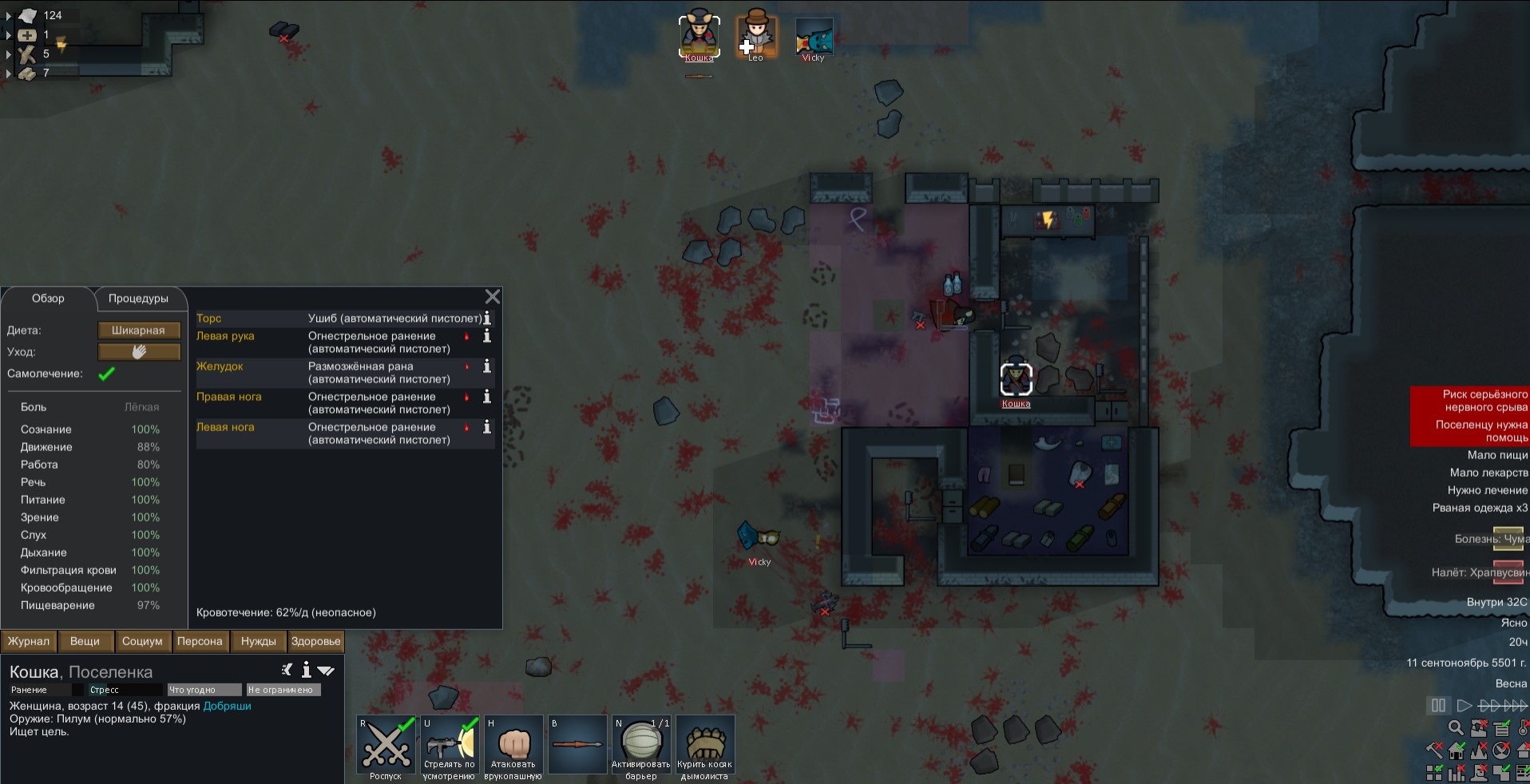Open the Нужды tab
This screenshot has width=1530, height=784.
tap(258, 641)
